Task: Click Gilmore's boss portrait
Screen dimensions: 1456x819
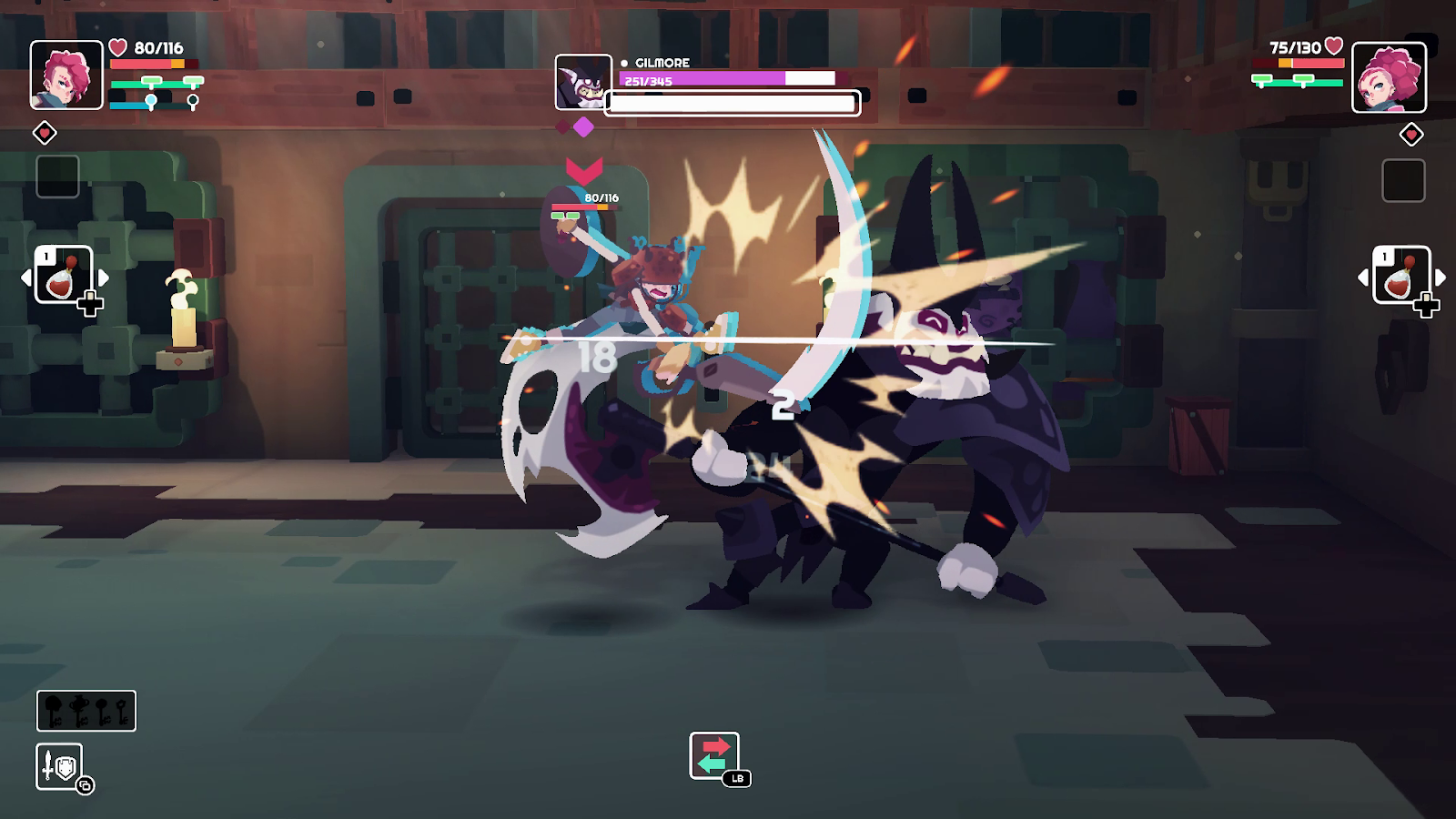Action: pos(583,82)
